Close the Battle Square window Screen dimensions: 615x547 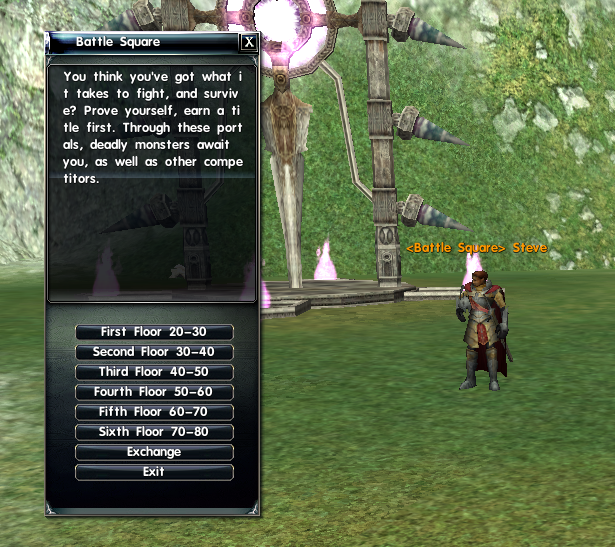tap(249, 43)
